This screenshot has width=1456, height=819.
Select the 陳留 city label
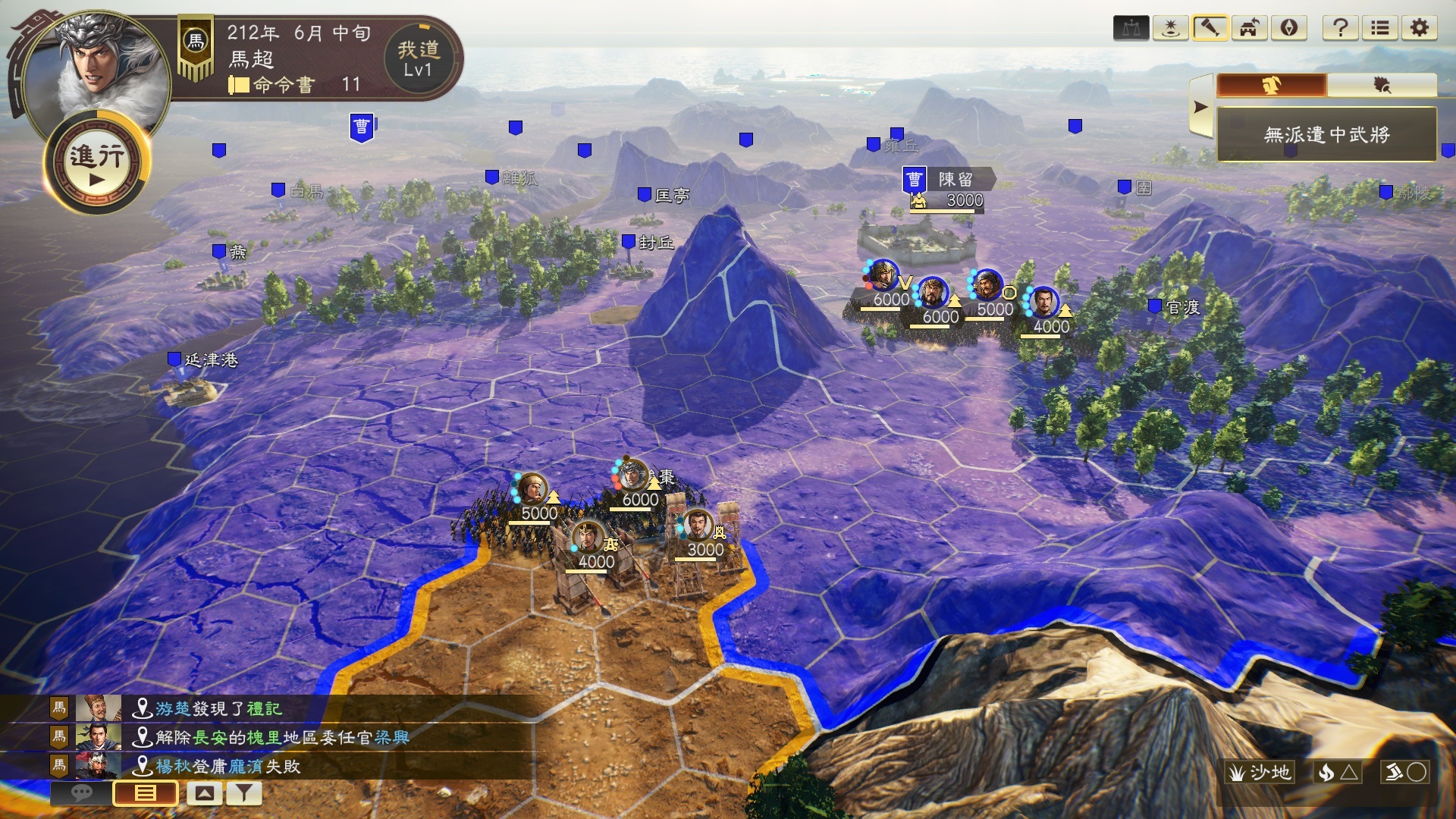955,180
